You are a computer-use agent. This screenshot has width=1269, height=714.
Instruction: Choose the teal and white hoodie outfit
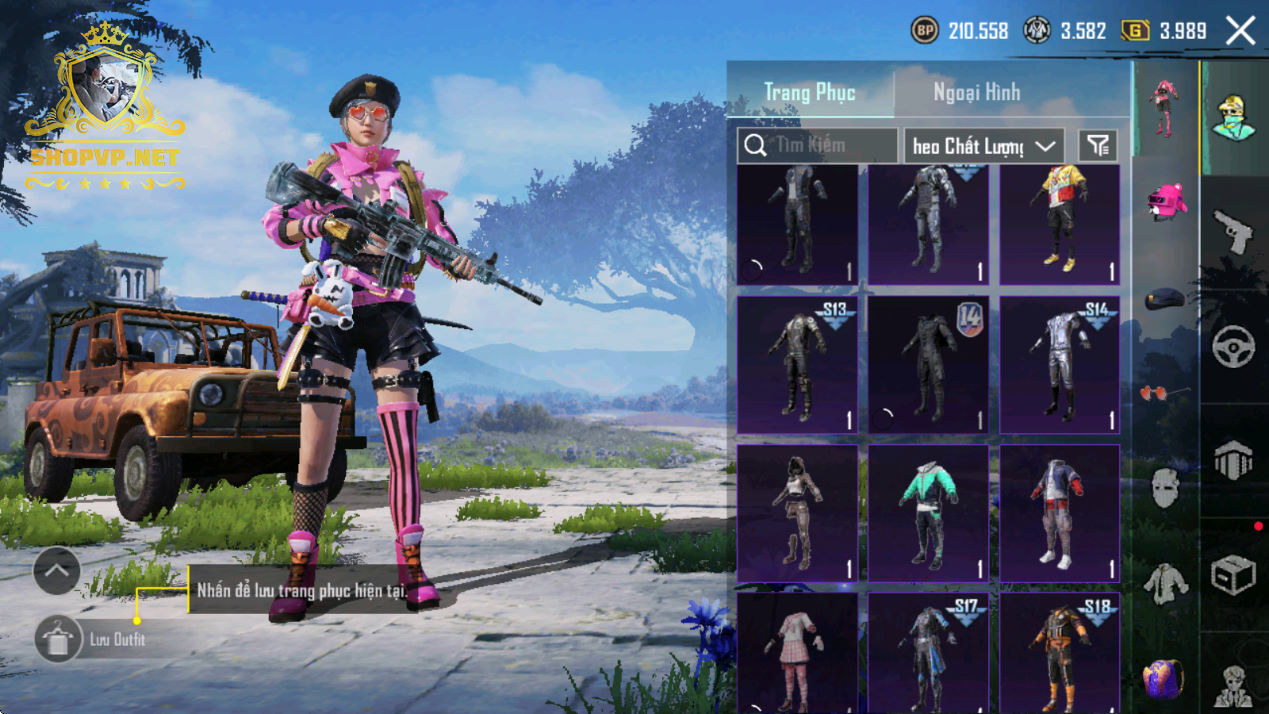tap(928, 512)
